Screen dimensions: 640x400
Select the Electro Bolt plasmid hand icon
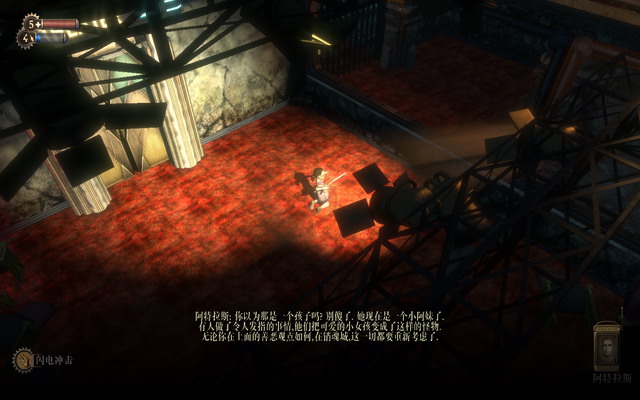[x=22, y=360]
